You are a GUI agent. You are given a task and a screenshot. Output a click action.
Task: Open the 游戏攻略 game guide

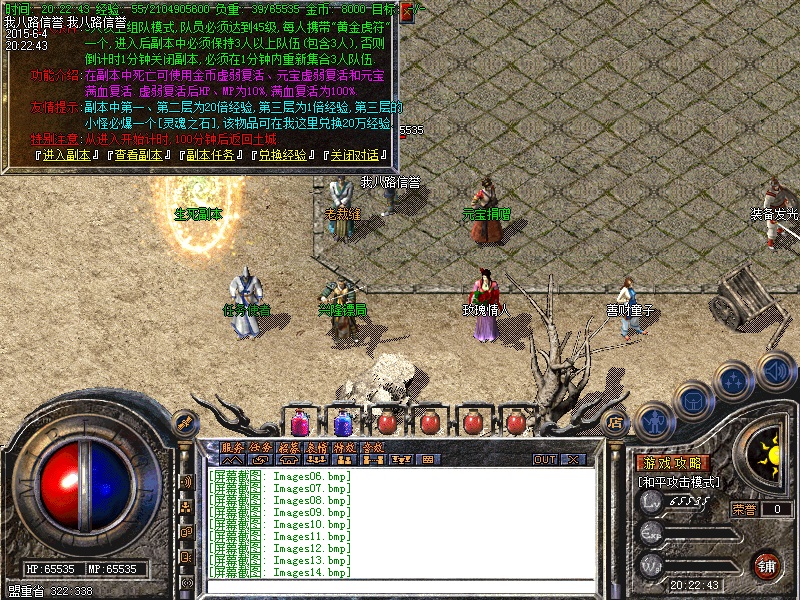(x=674, y=463)
